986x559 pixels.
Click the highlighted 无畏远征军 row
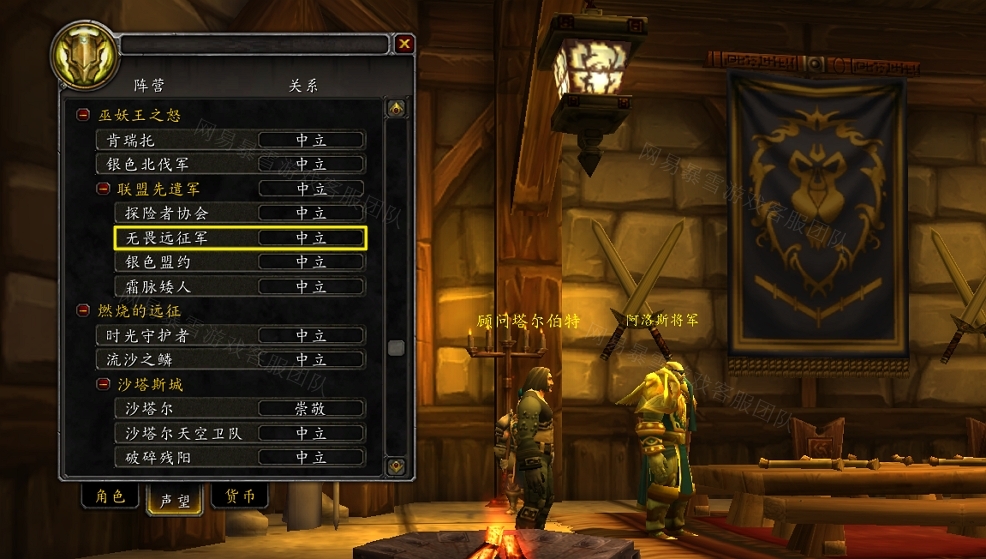point(240,237)
